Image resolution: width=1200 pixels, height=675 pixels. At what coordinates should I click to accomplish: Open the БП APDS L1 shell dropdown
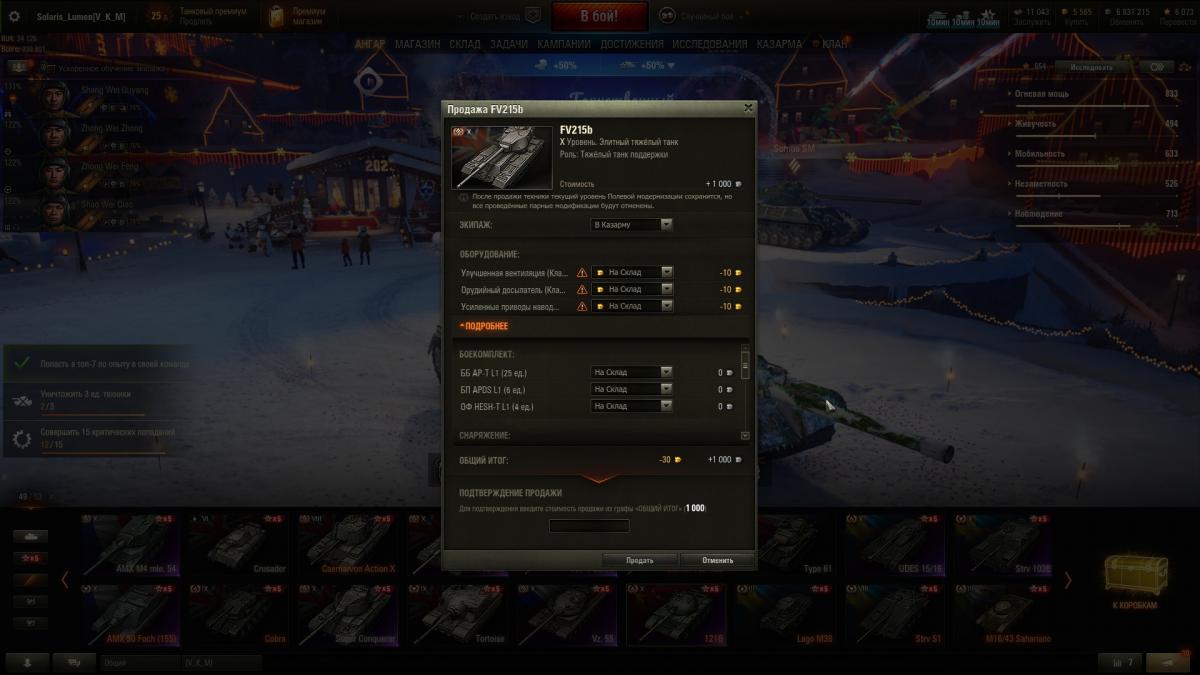coord(631,389)
